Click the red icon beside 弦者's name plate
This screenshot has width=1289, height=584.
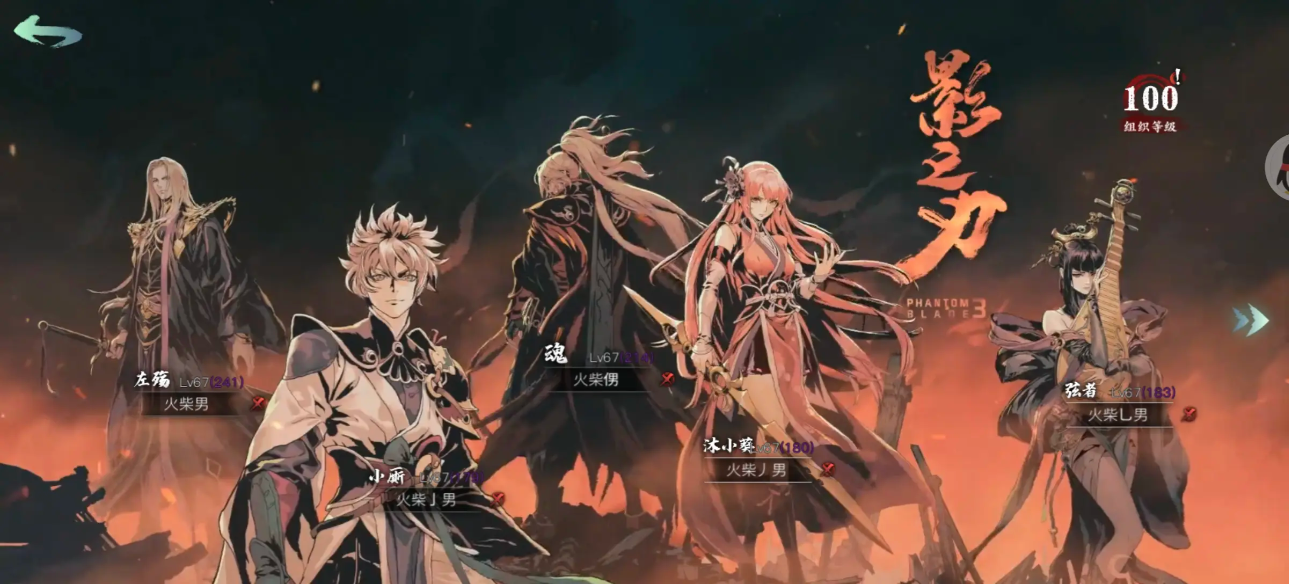pos(1188,413)
